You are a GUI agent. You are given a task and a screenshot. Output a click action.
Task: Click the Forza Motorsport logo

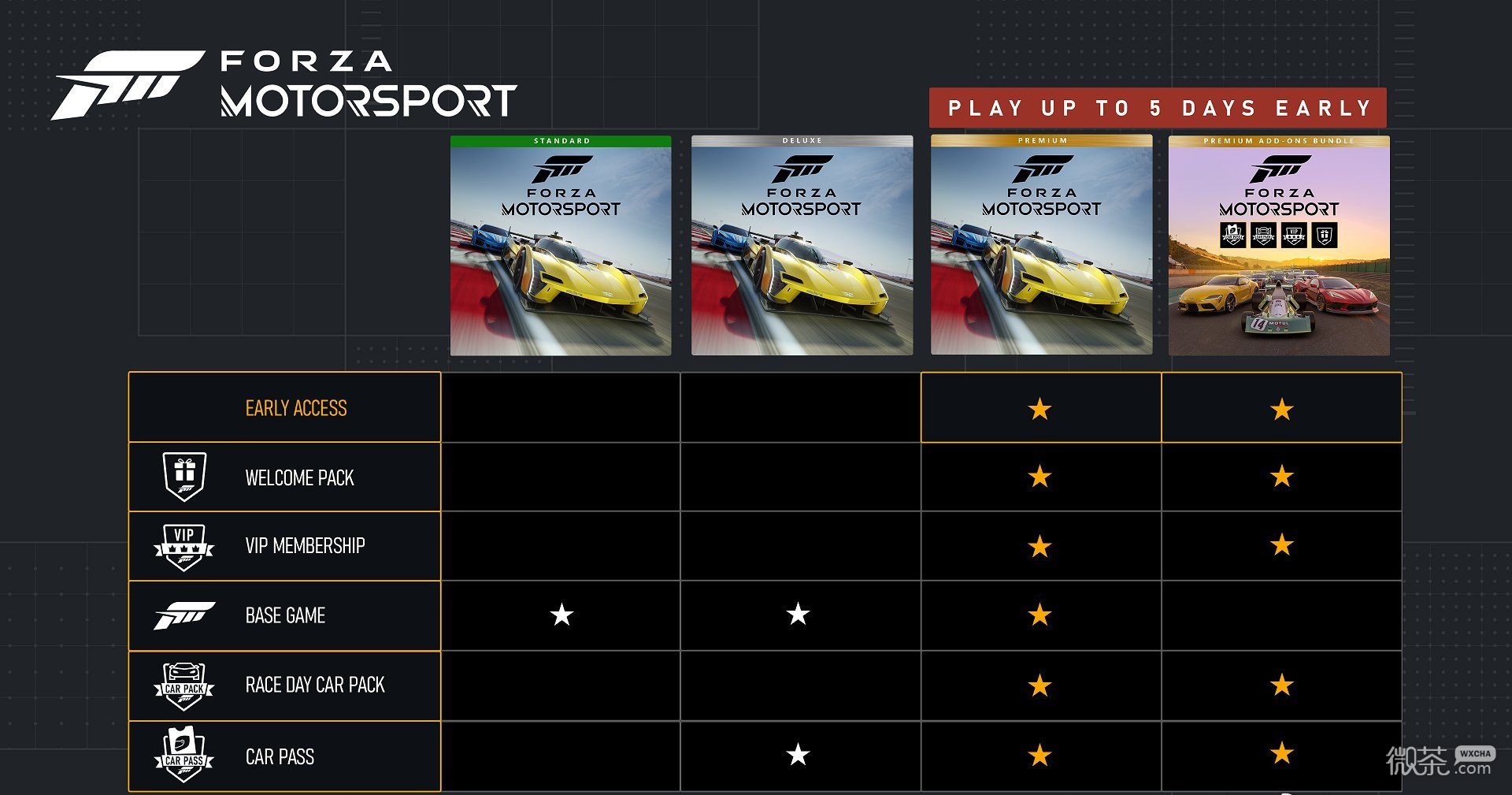click(x=285, y=85)
